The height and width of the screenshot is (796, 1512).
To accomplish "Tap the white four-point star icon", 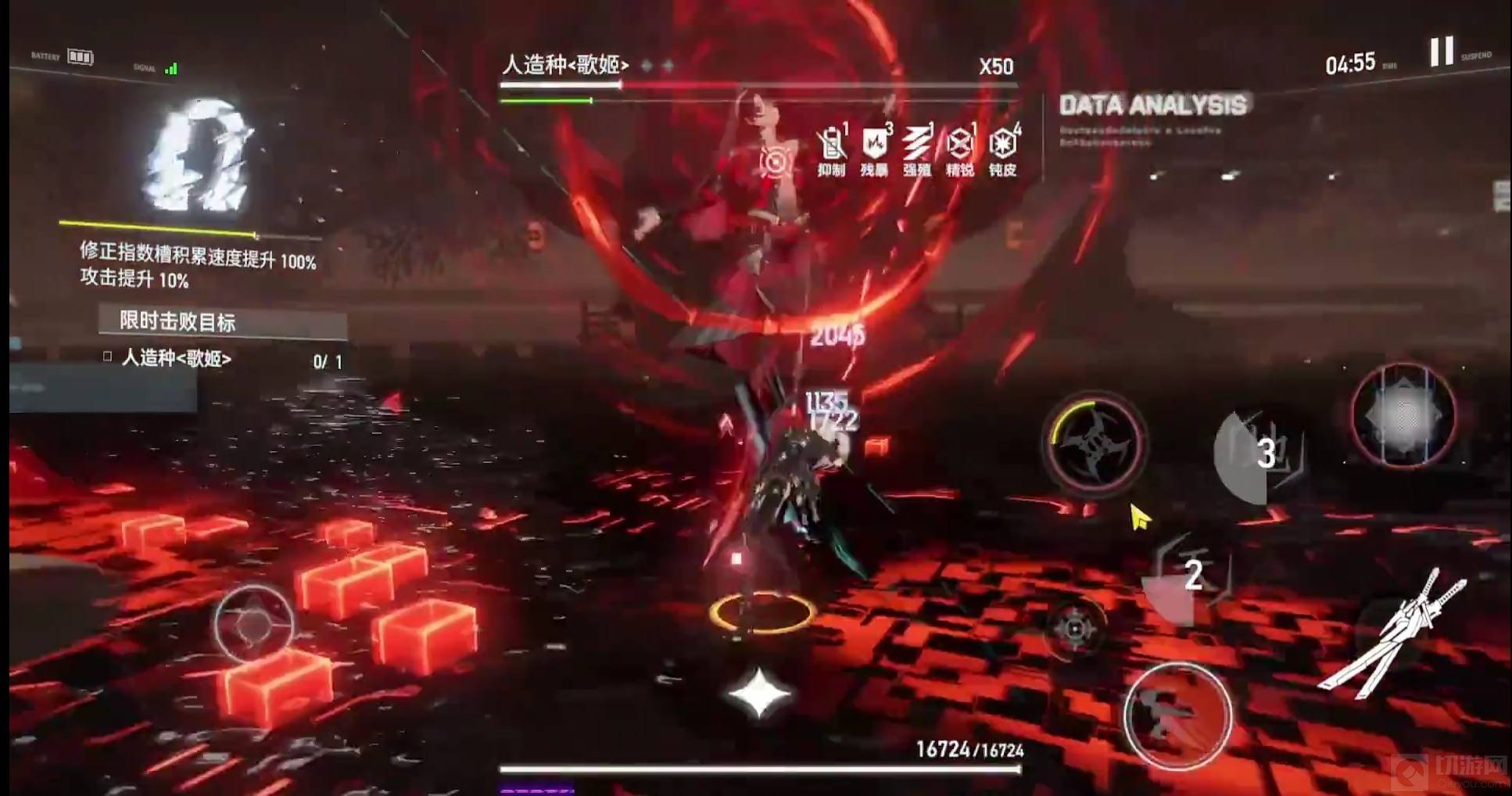I will [x=758, y=693].
